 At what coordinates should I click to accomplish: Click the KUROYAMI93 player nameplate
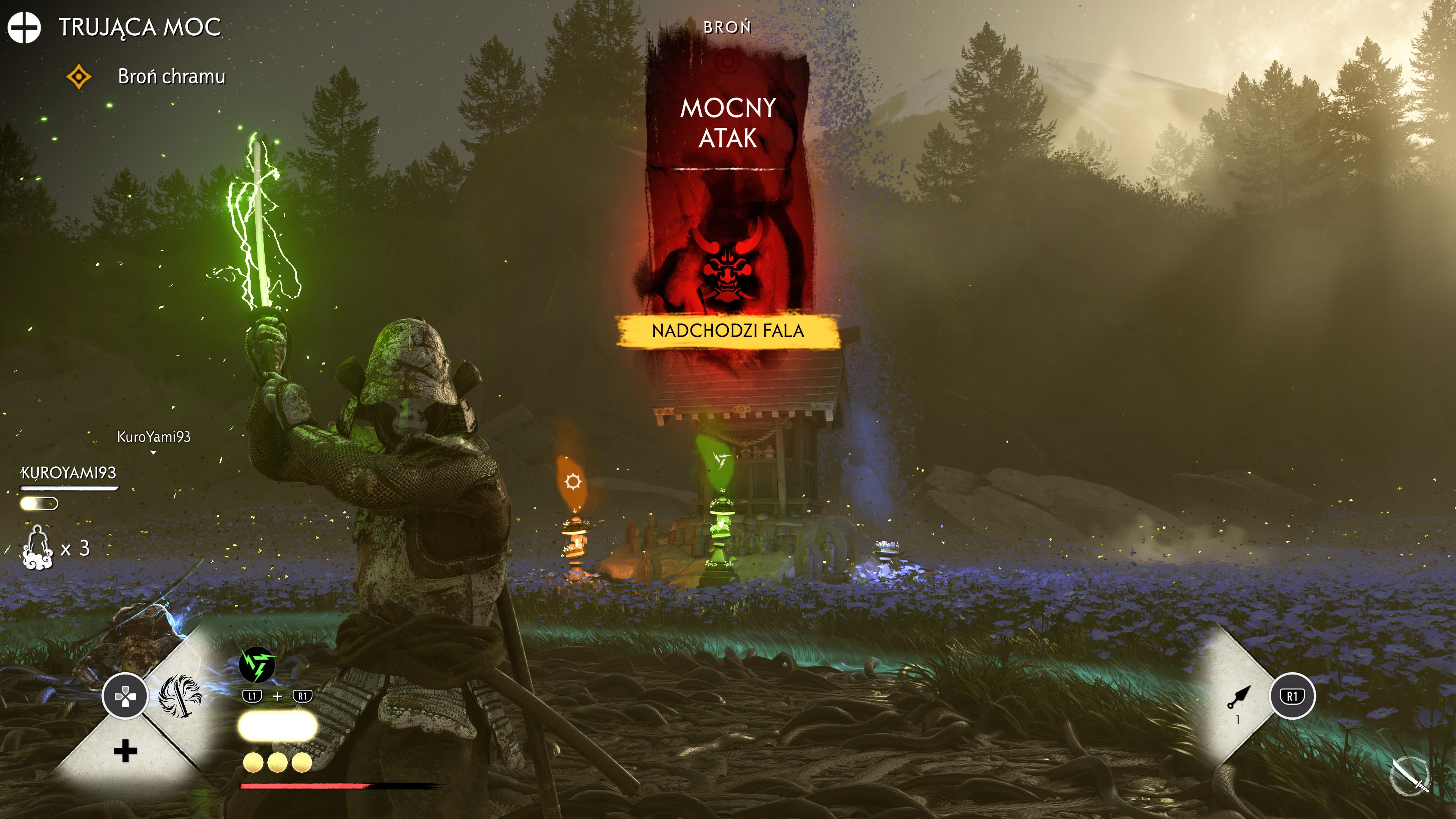point(68,473)
